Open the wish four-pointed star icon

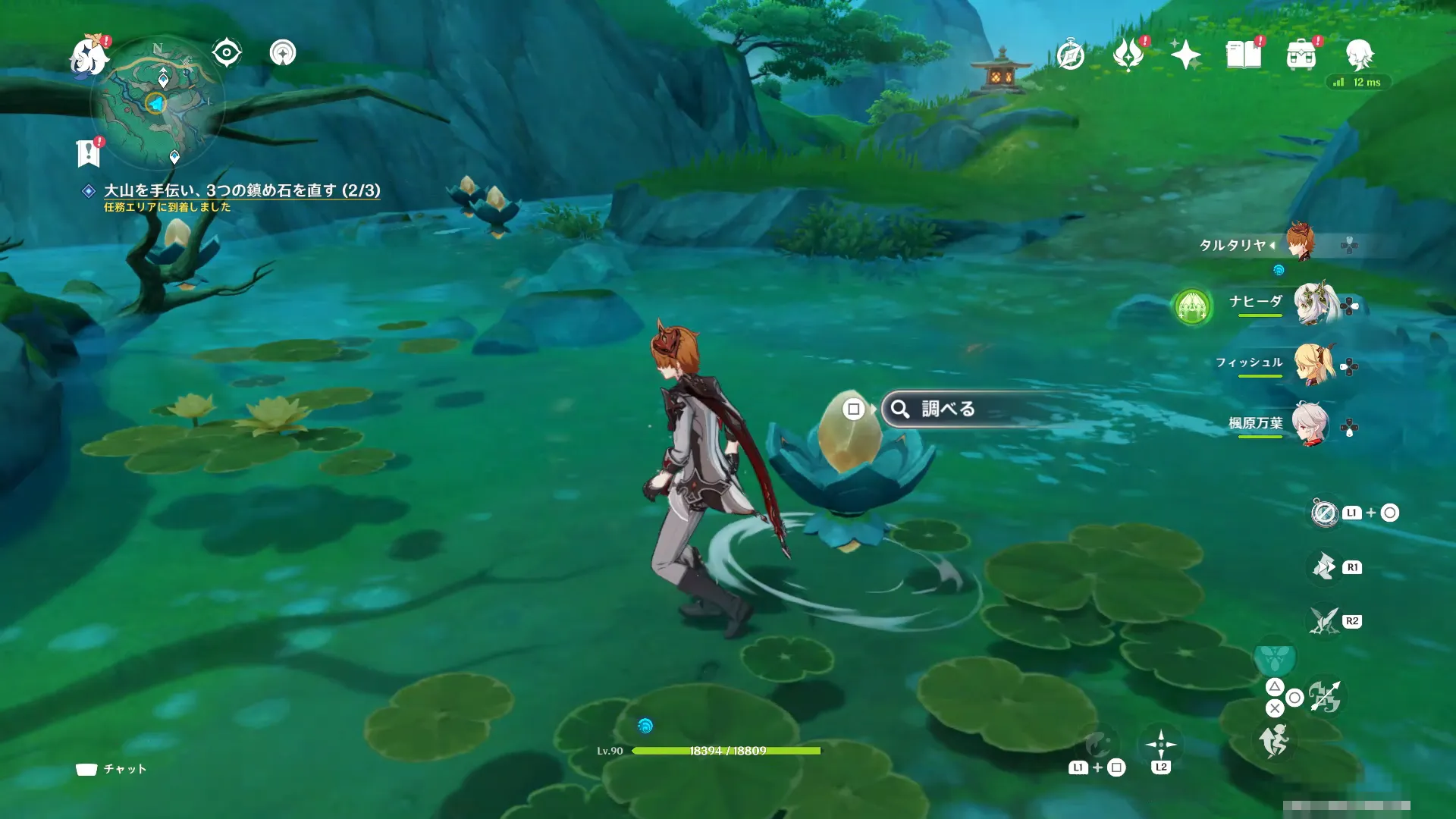coord(1185,55)
